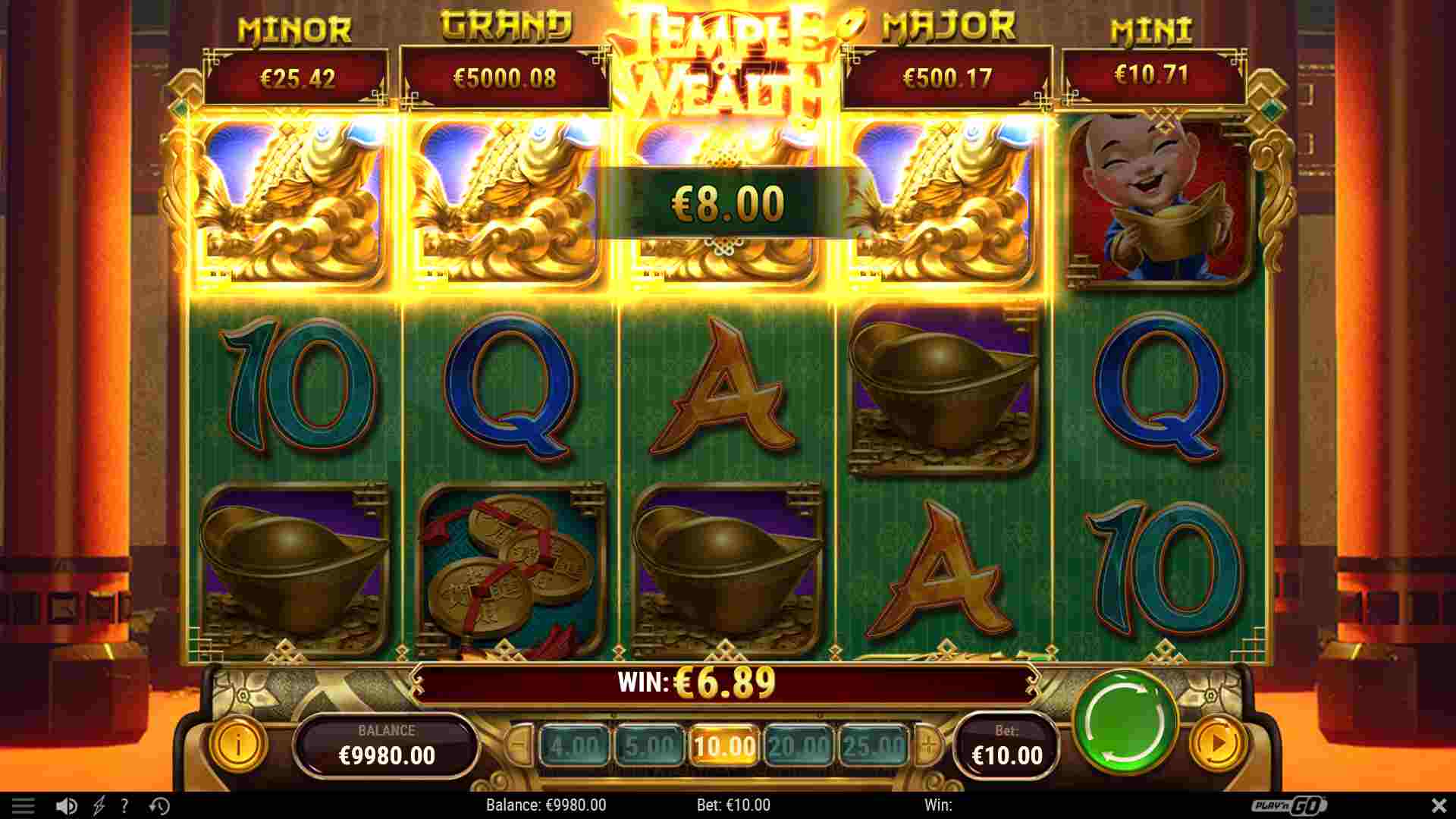The image size is (1456, 819).
Task: View spin history with the clock icon
Action: tap(159, 805)
